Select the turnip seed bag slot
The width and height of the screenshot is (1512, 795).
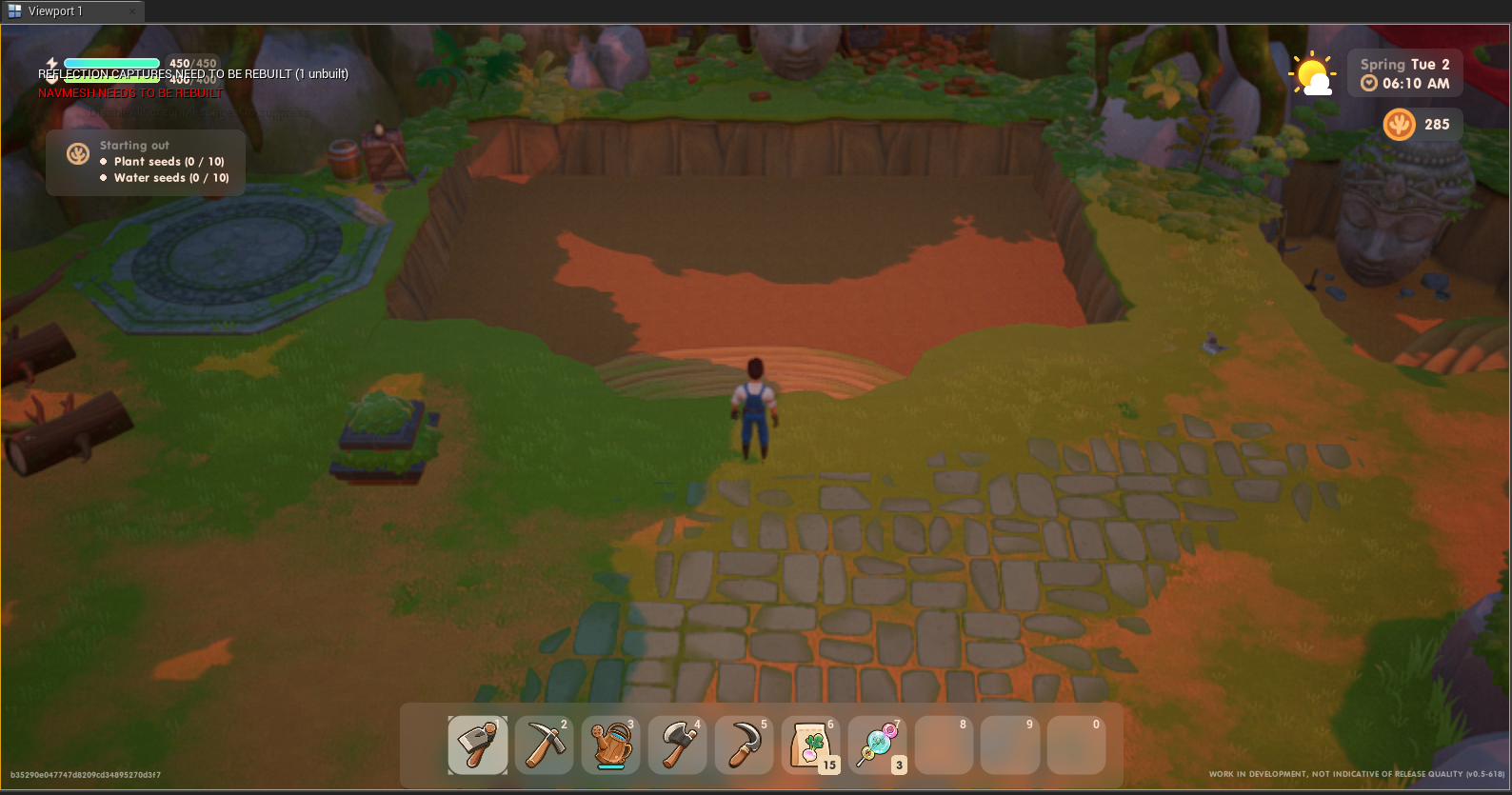click(810, 745)
